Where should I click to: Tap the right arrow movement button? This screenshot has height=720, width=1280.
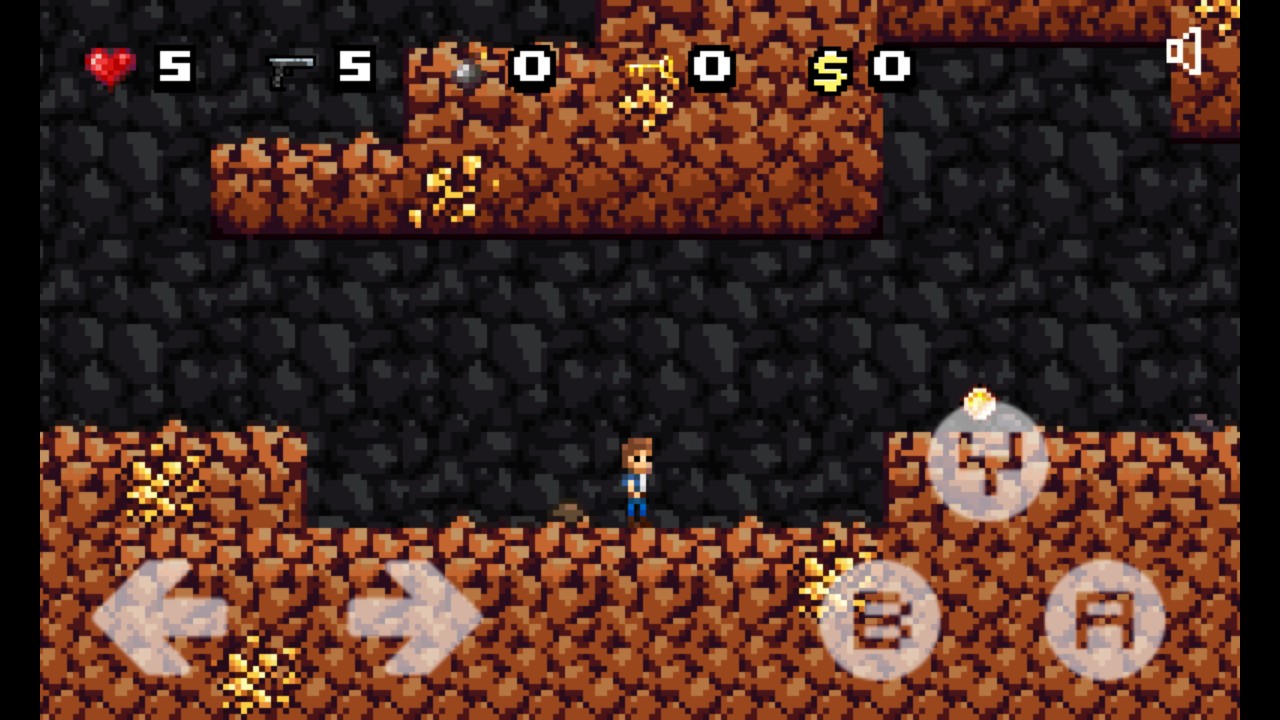414,617
